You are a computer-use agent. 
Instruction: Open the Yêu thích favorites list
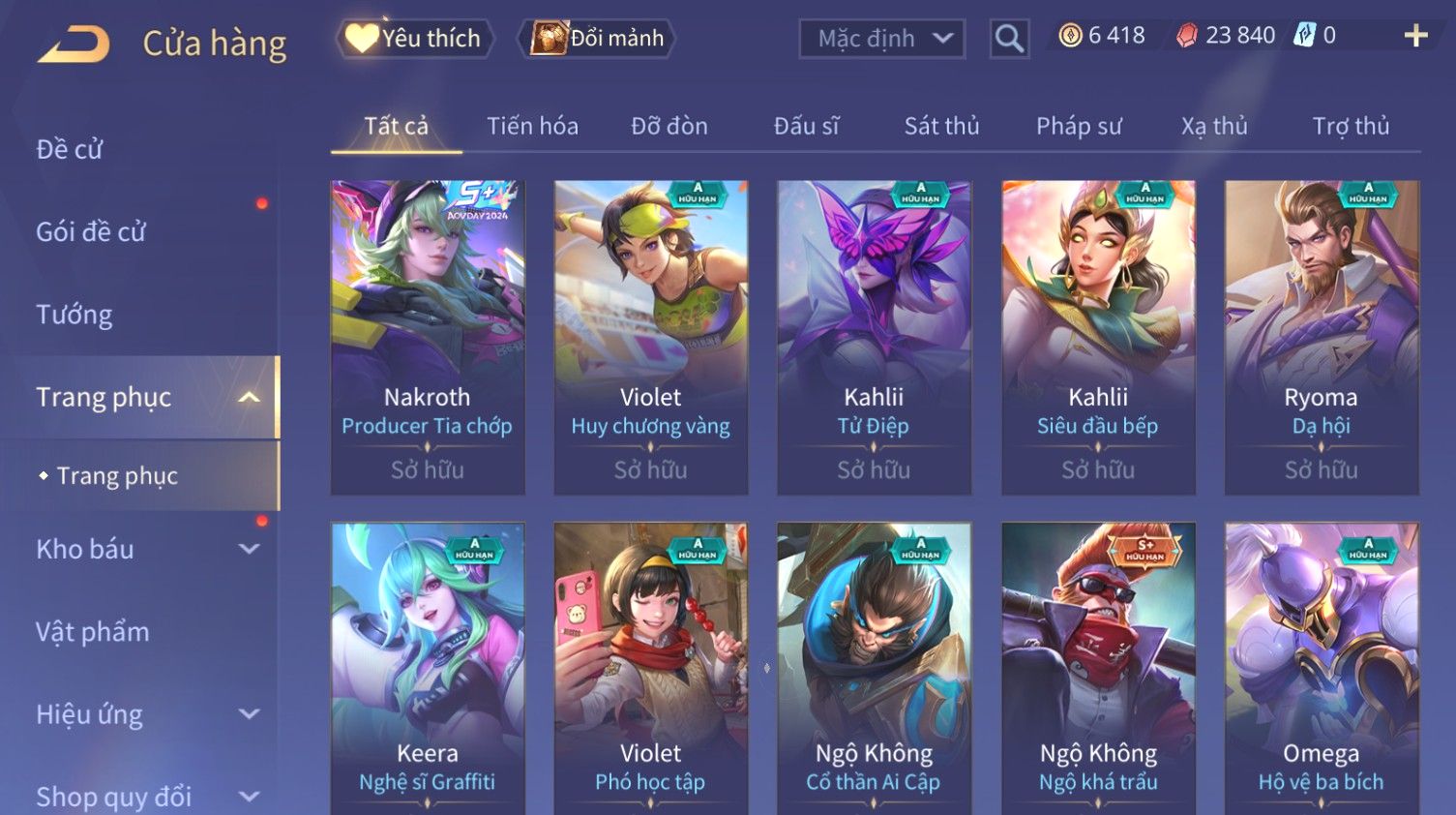[x=416, y=39]
